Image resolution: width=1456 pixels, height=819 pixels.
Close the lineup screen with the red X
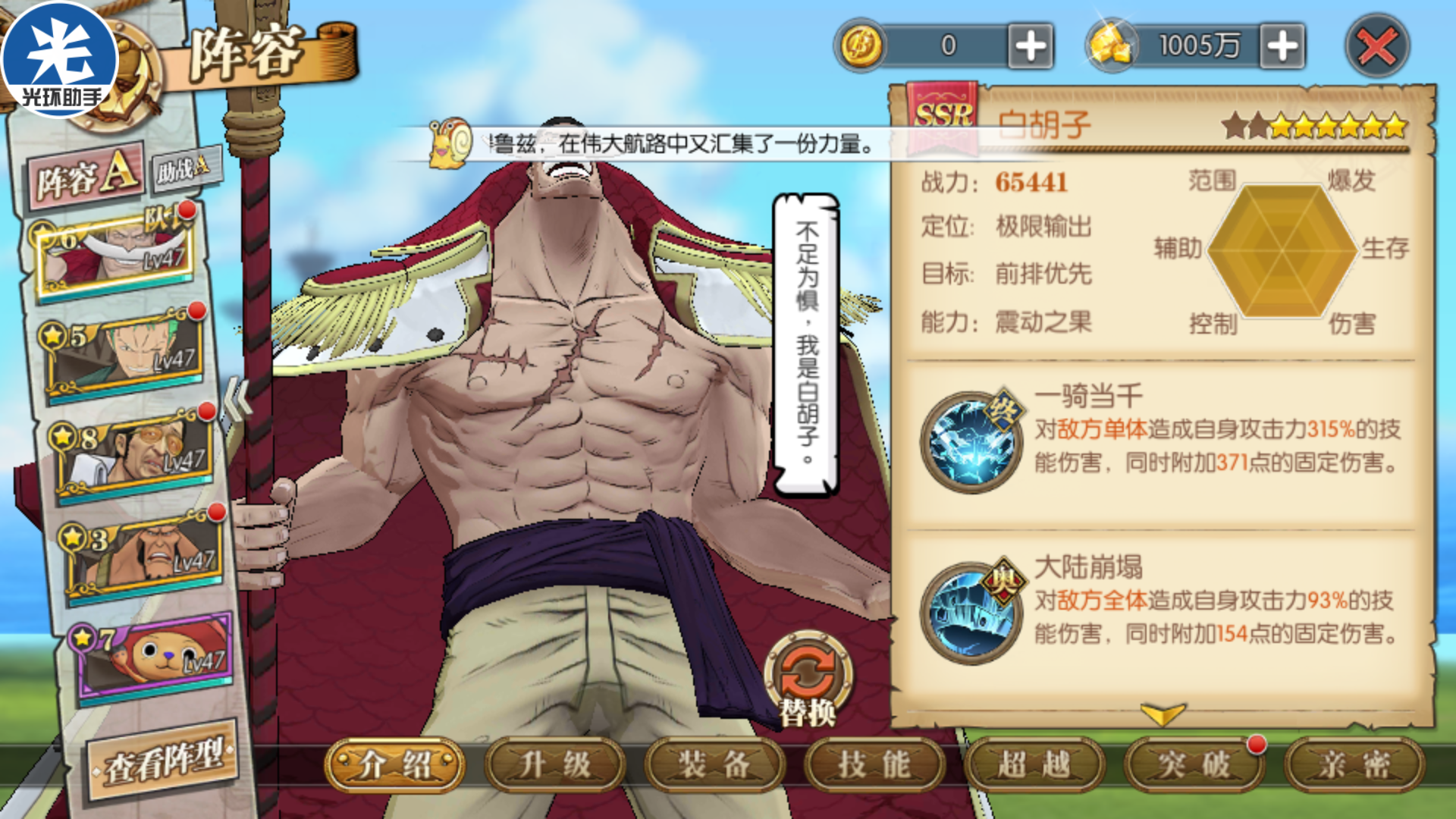click(1376, 47)
